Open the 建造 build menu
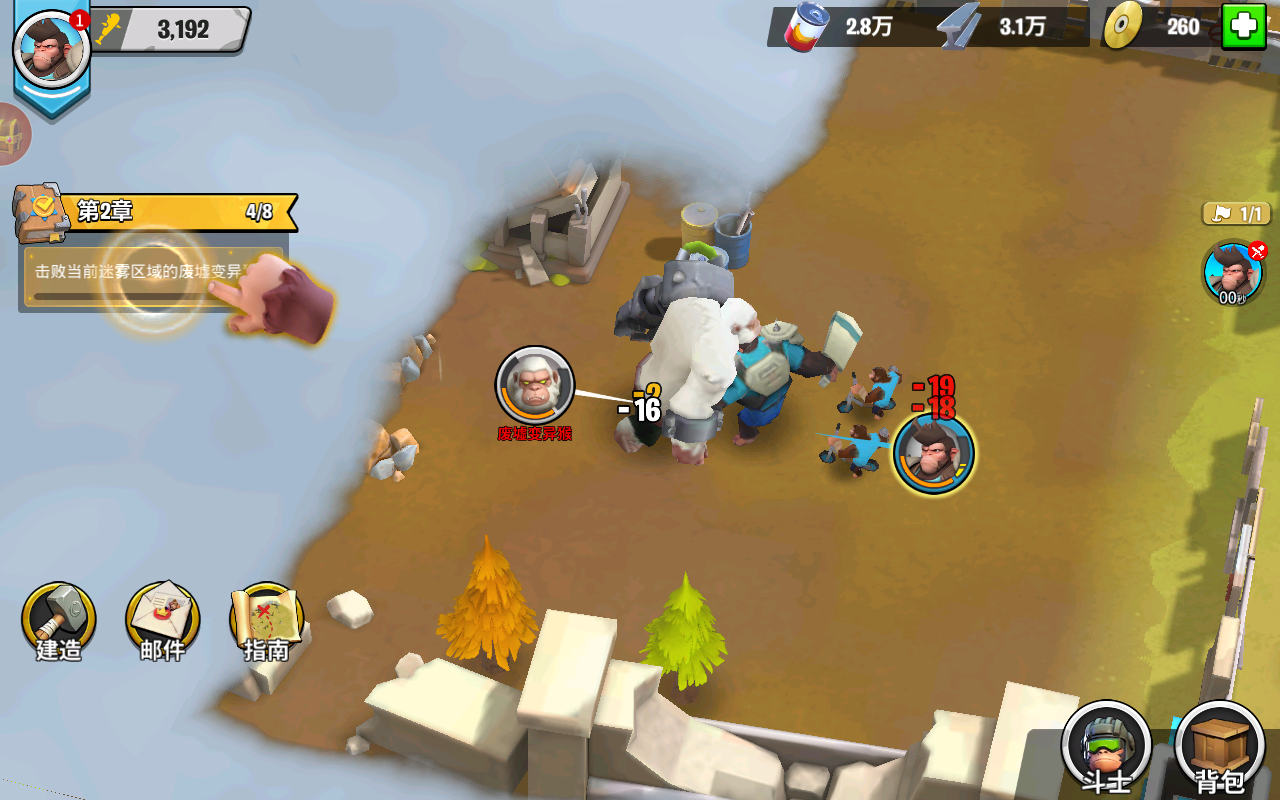 [59, 620]
